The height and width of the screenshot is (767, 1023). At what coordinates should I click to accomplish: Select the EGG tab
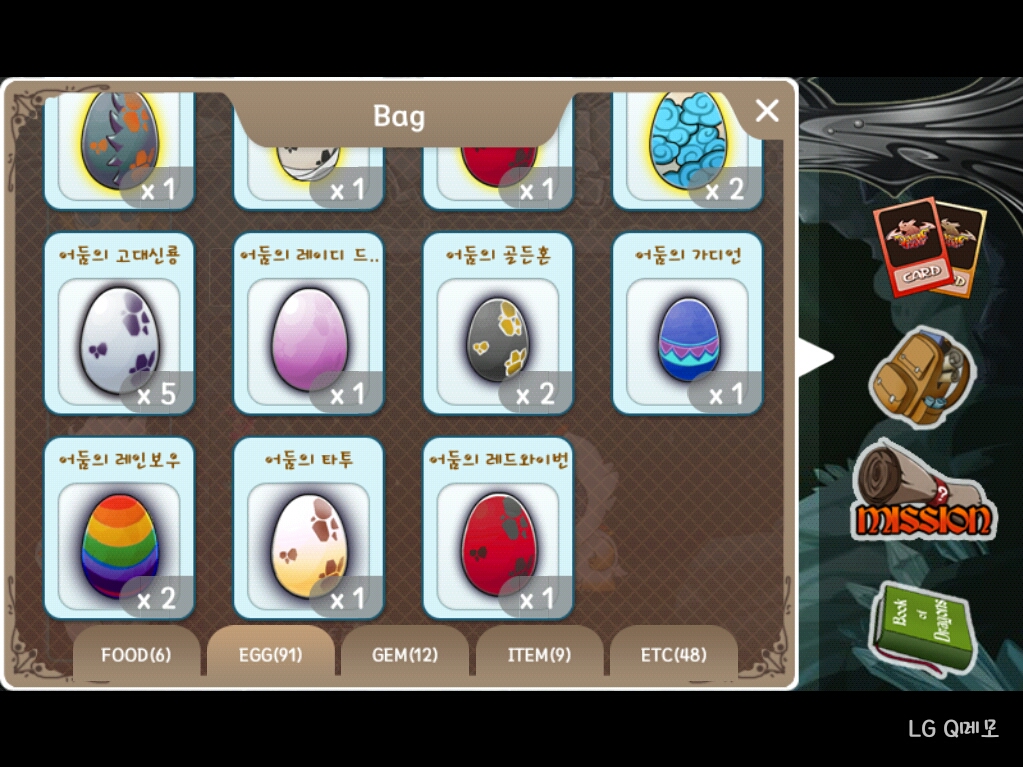tap(270, 655)
